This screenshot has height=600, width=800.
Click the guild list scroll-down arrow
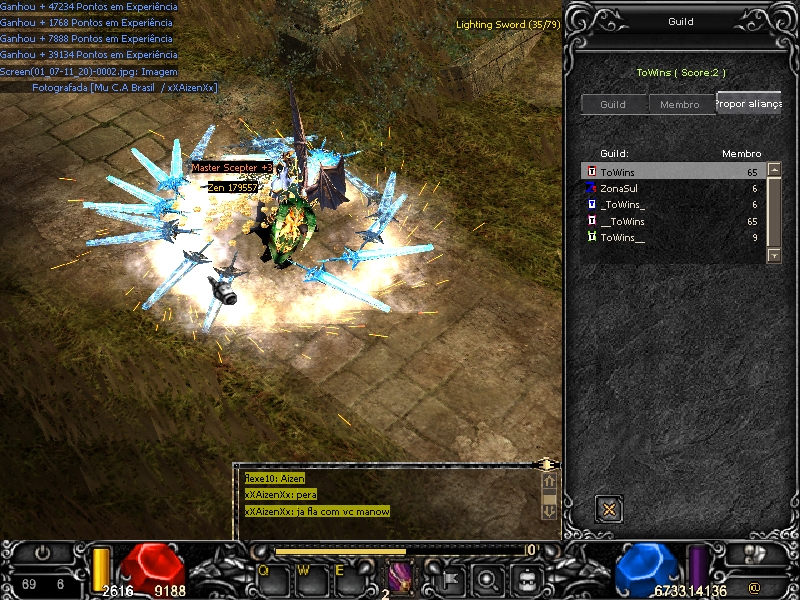pos(774,256)
